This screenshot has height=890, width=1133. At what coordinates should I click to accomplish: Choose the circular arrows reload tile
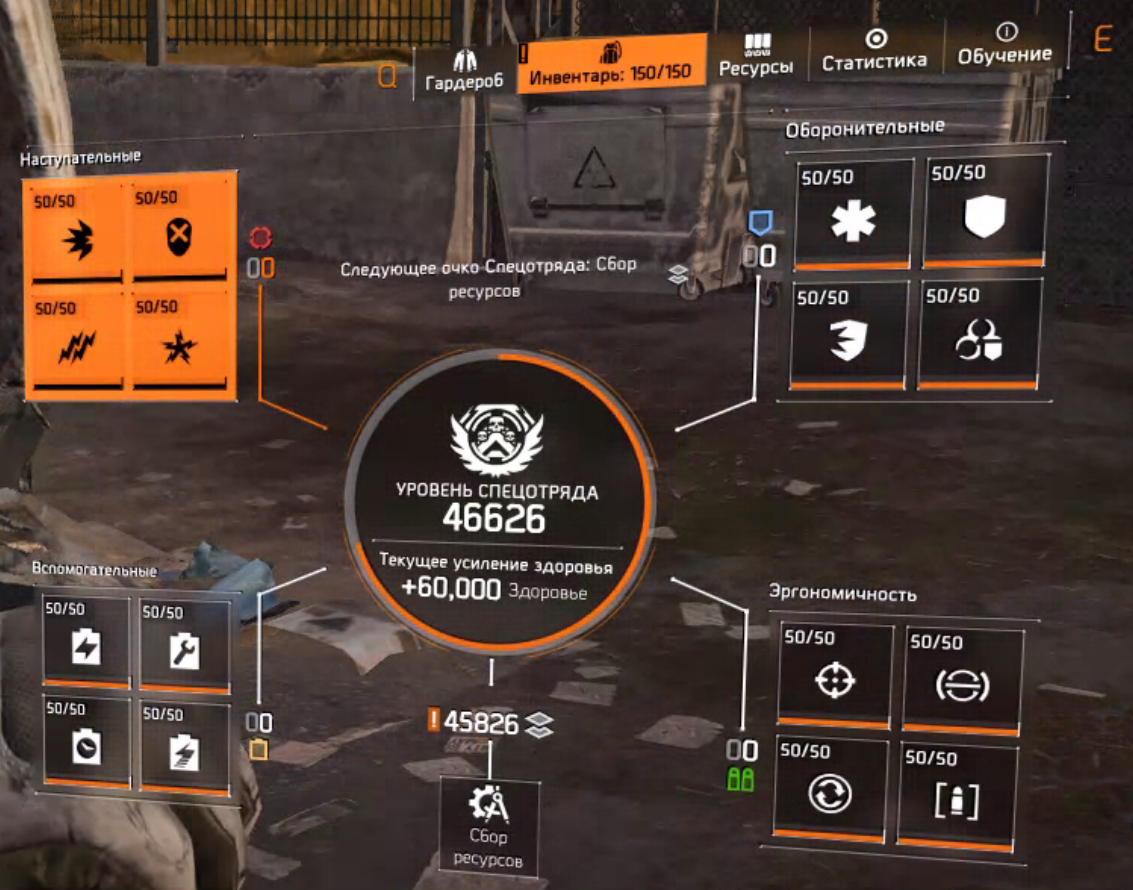(831, 790)
